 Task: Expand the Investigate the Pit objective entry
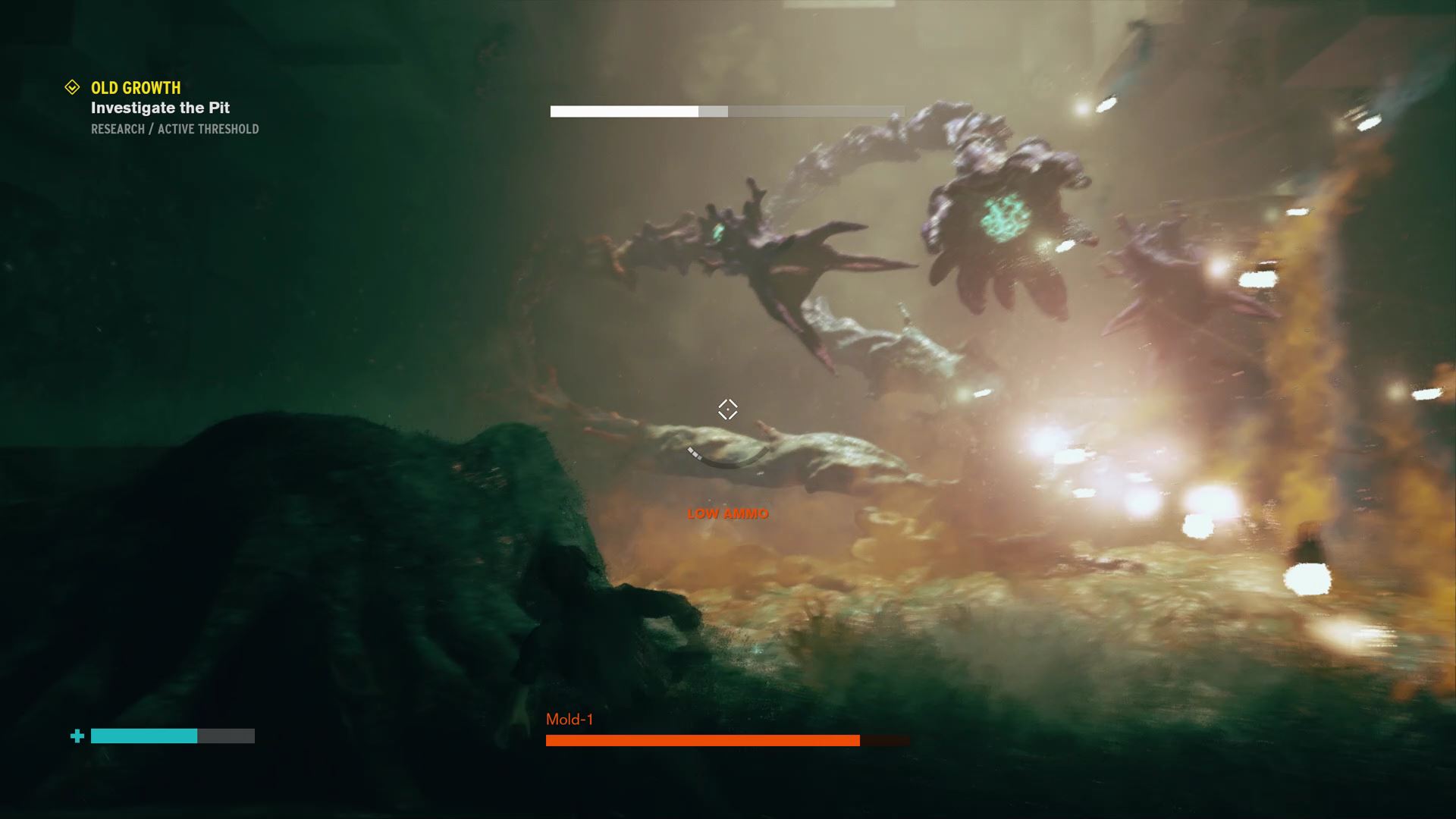tap(159, 108)
